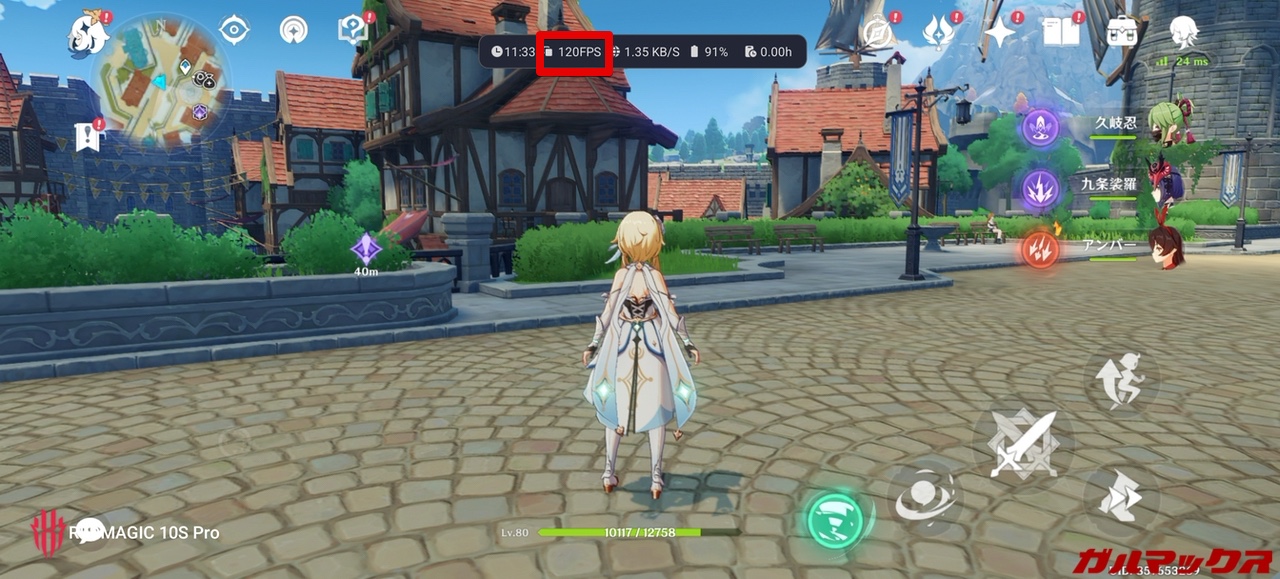Open the winged battle pass icon
1280x579 pixels.
[x=939, y=33]
